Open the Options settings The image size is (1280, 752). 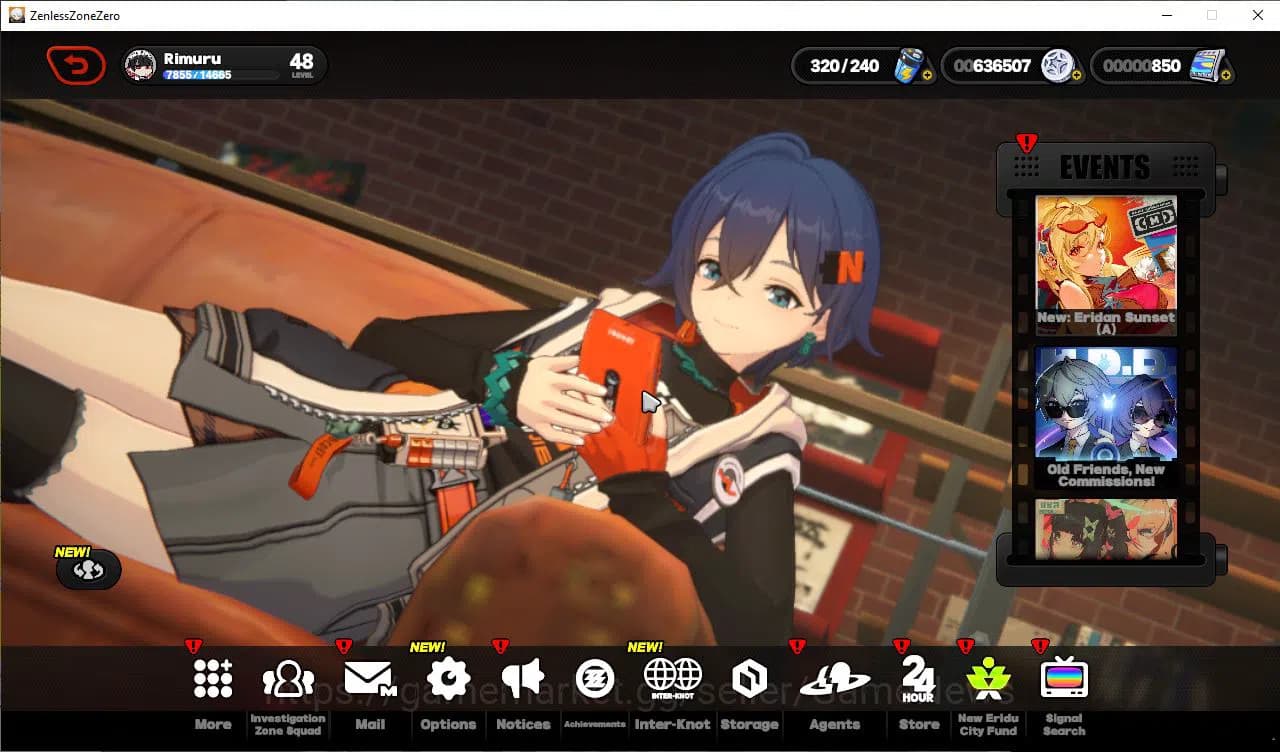(x=447, y=678)
